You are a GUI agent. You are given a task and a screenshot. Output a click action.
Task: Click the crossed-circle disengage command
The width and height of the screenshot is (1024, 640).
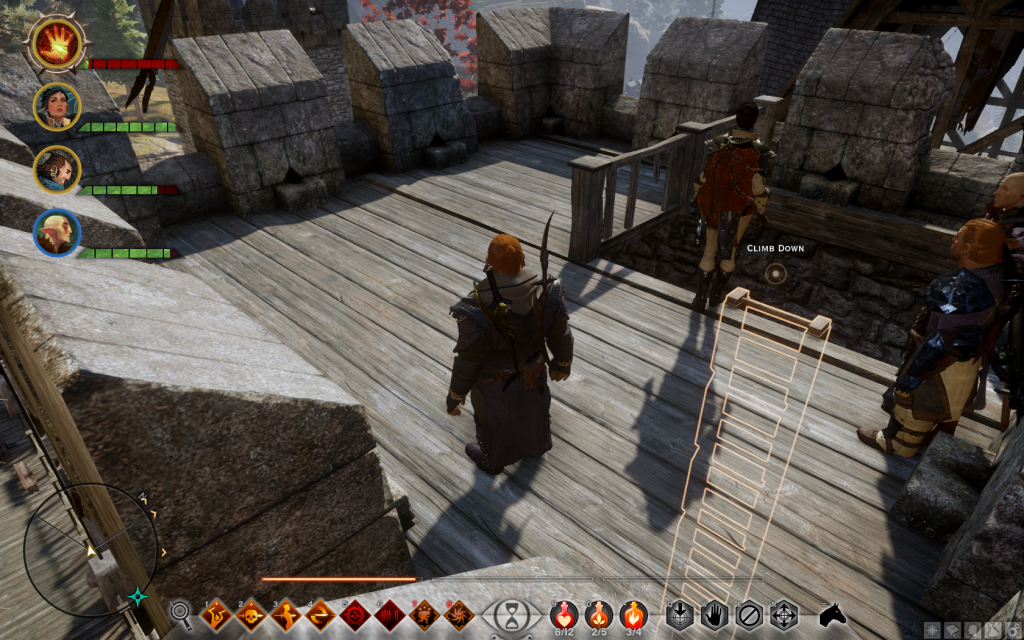(x=748, y=613)
